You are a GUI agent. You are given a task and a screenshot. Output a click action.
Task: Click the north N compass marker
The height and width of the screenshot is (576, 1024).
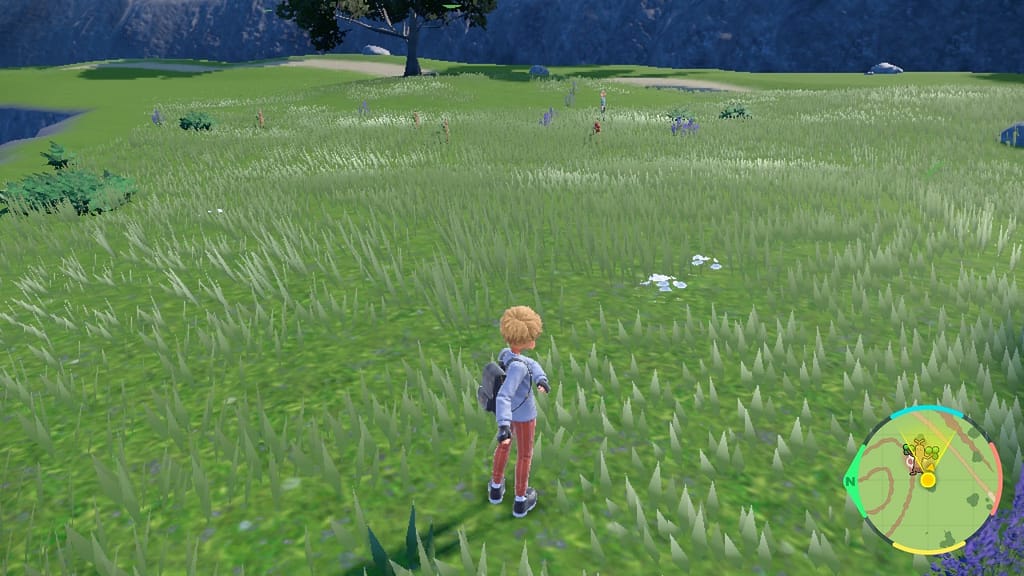(x=852, y=479)
